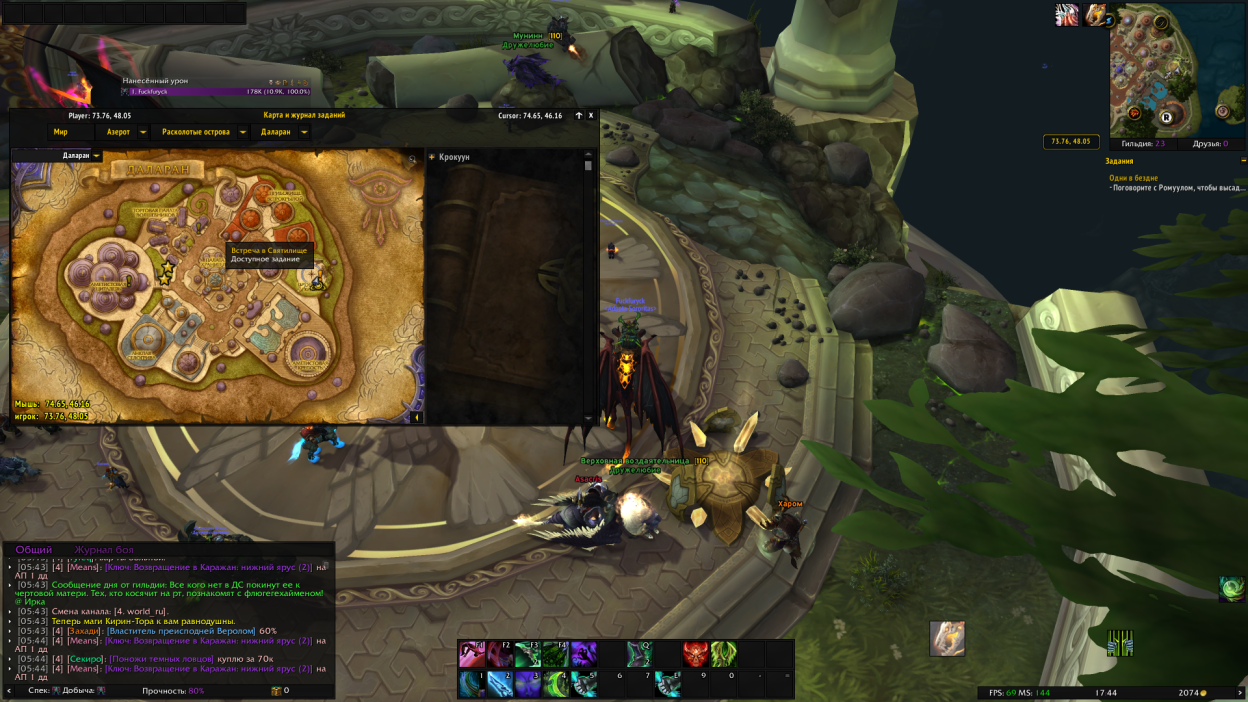Maximize the map window with the arrow button
The height and width of the screenshot is (702, 1248).
pos(578,115)
